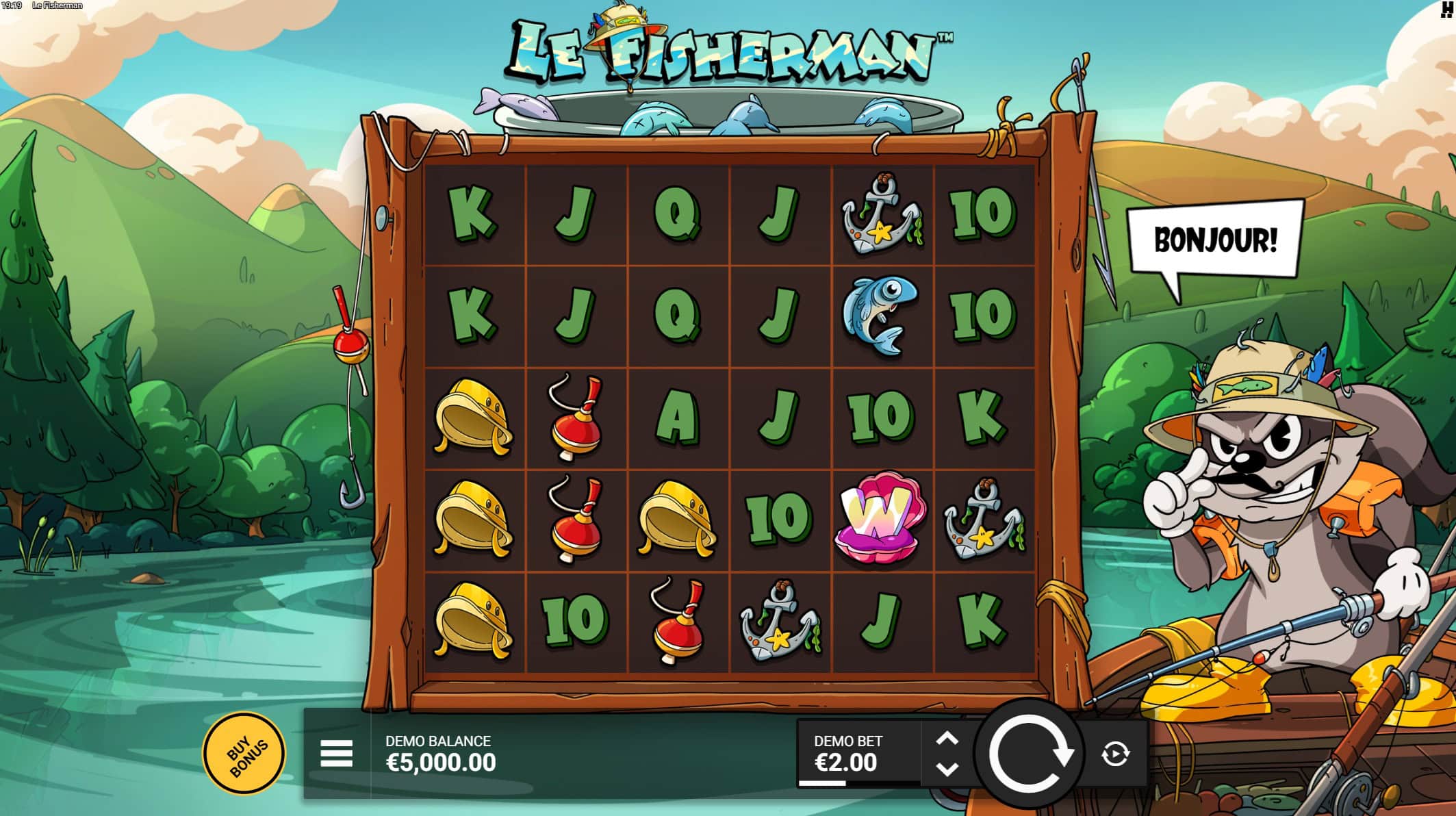Open the autoplay options icon

click(1116, 753)
